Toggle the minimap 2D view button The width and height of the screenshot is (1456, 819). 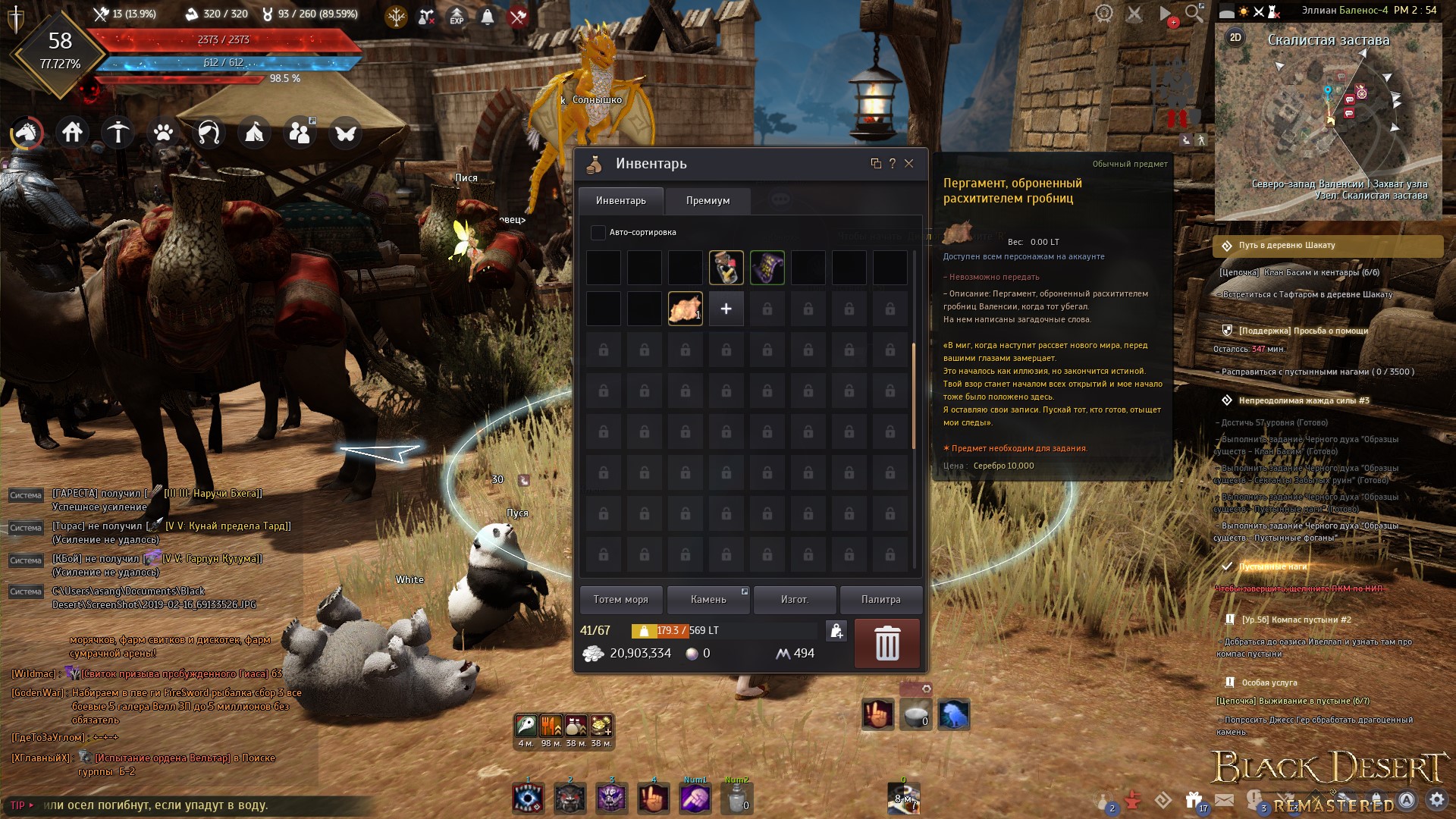1235,38
